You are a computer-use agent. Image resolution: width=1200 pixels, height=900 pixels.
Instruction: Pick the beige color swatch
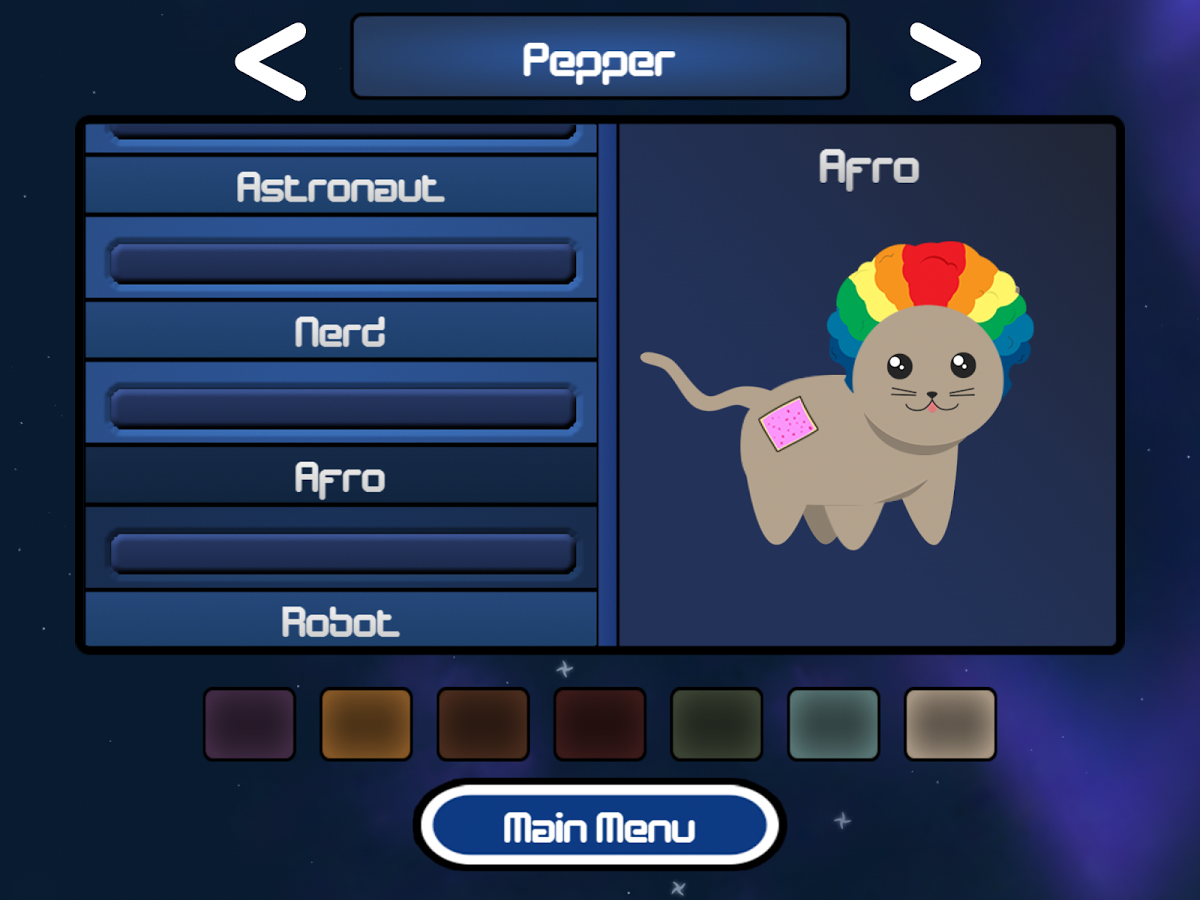(x=950, y=724)
